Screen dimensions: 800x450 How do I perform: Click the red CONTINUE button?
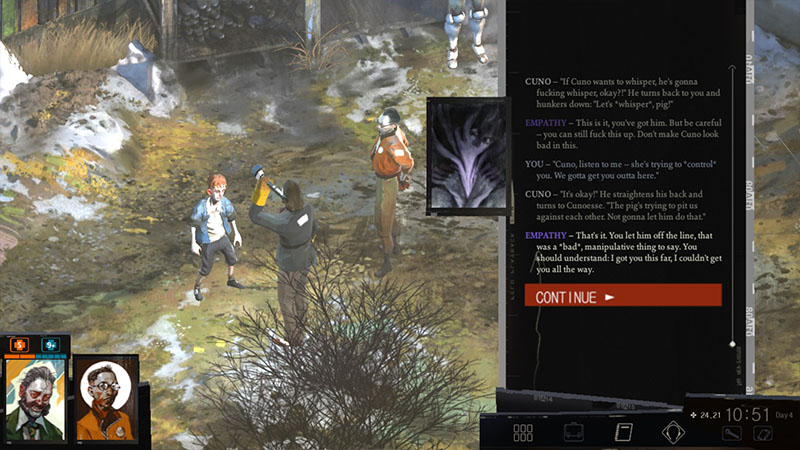tap(622, 296)
